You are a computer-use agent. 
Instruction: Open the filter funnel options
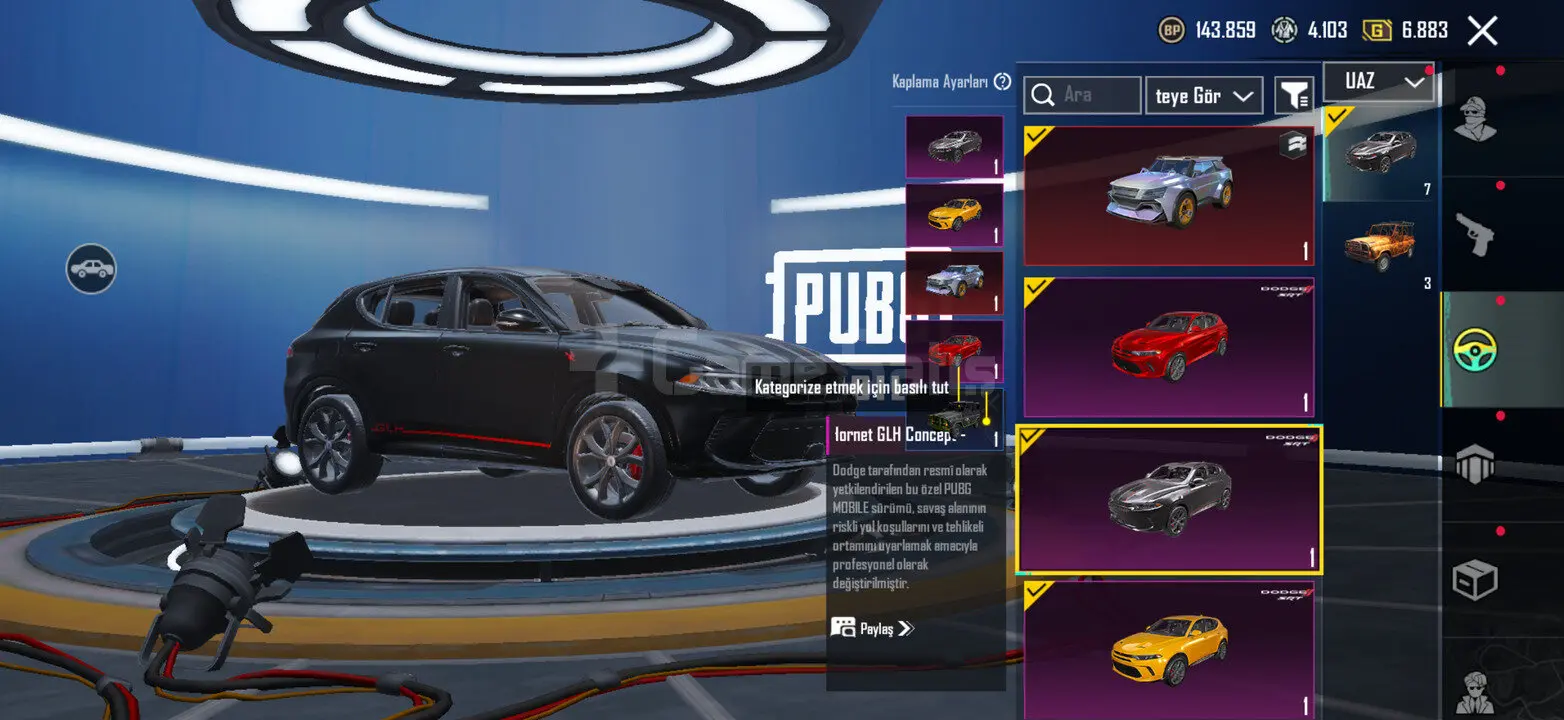coord(1295,96)
